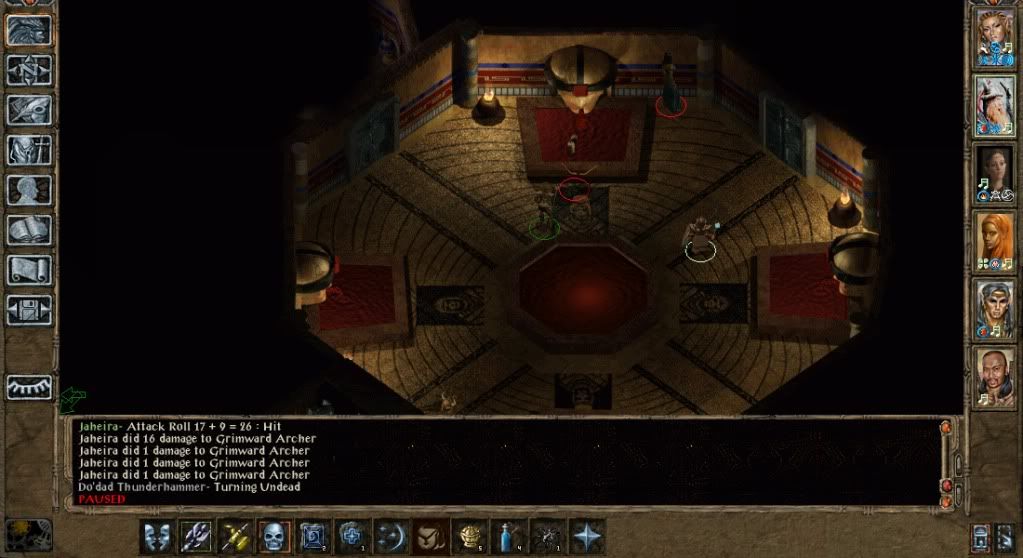The image size is (1023, 558).
Task: Select the first party portrait
Action: tap(995, 38)
